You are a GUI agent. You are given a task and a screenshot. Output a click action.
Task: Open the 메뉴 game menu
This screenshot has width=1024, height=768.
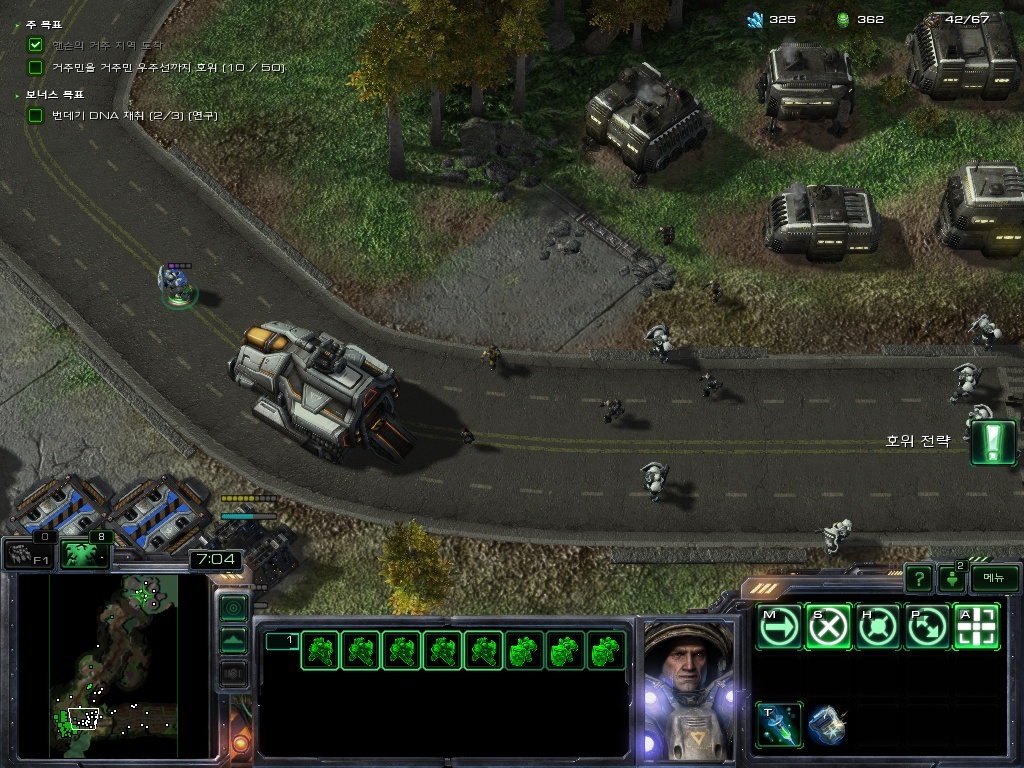click(x=994, y=578)
